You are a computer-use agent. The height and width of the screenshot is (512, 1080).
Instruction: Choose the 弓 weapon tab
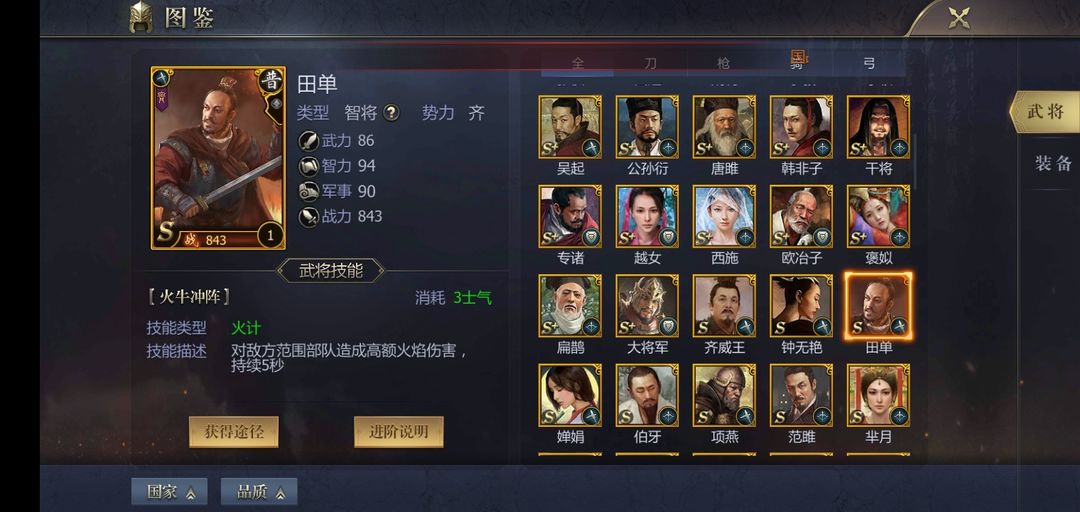click(869, 63)
